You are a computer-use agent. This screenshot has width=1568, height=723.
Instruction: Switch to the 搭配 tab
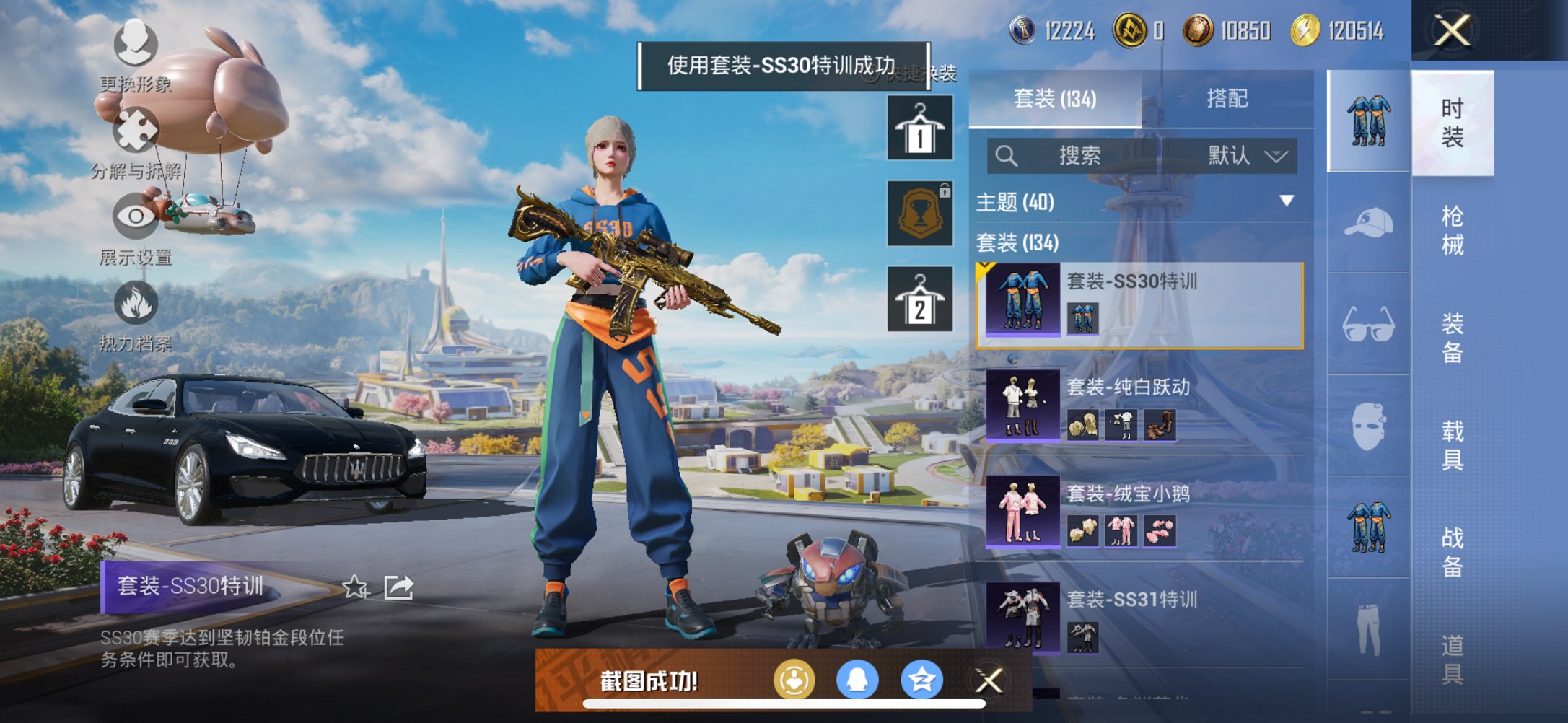(1227, 98)
